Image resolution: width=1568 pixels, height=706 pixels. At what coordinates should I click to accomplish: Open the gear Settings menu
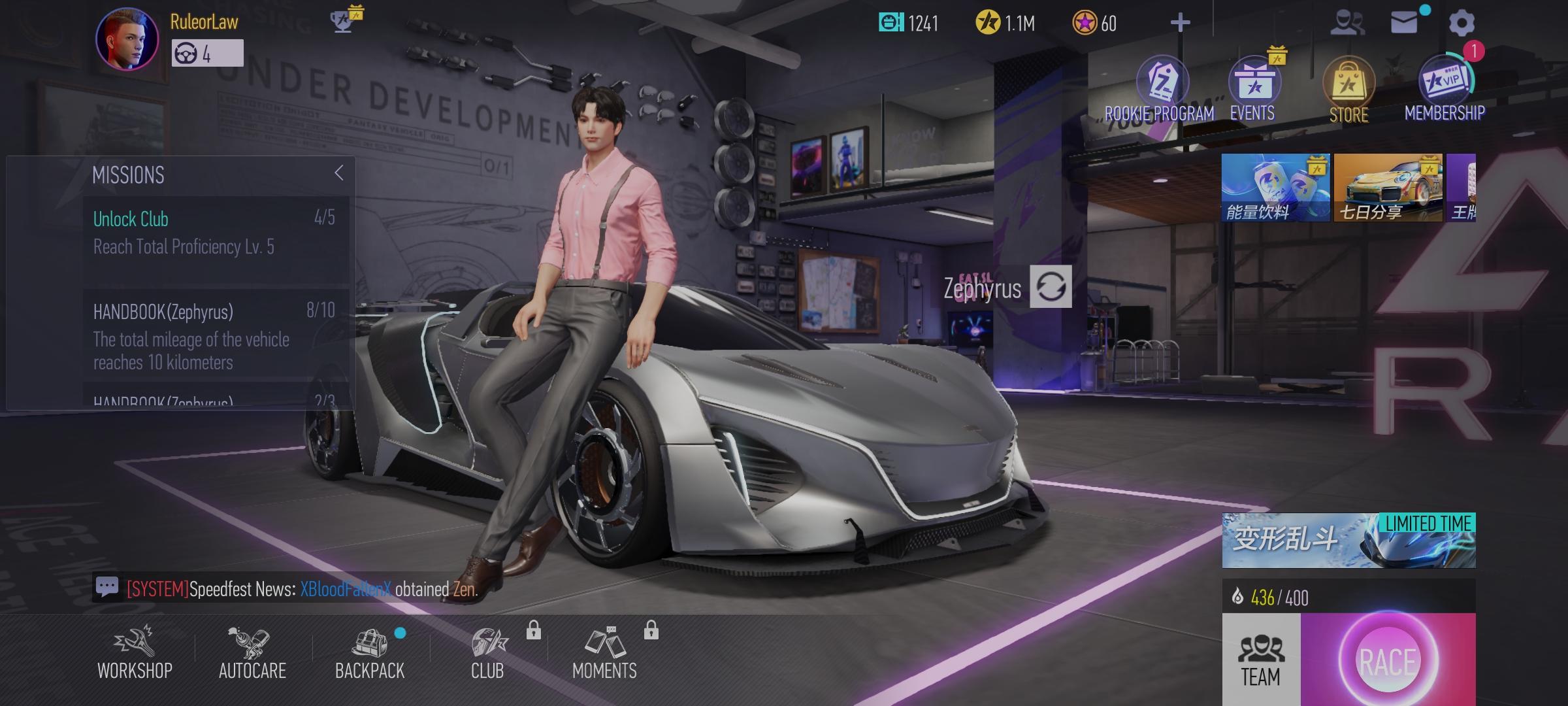[1462, 24]
